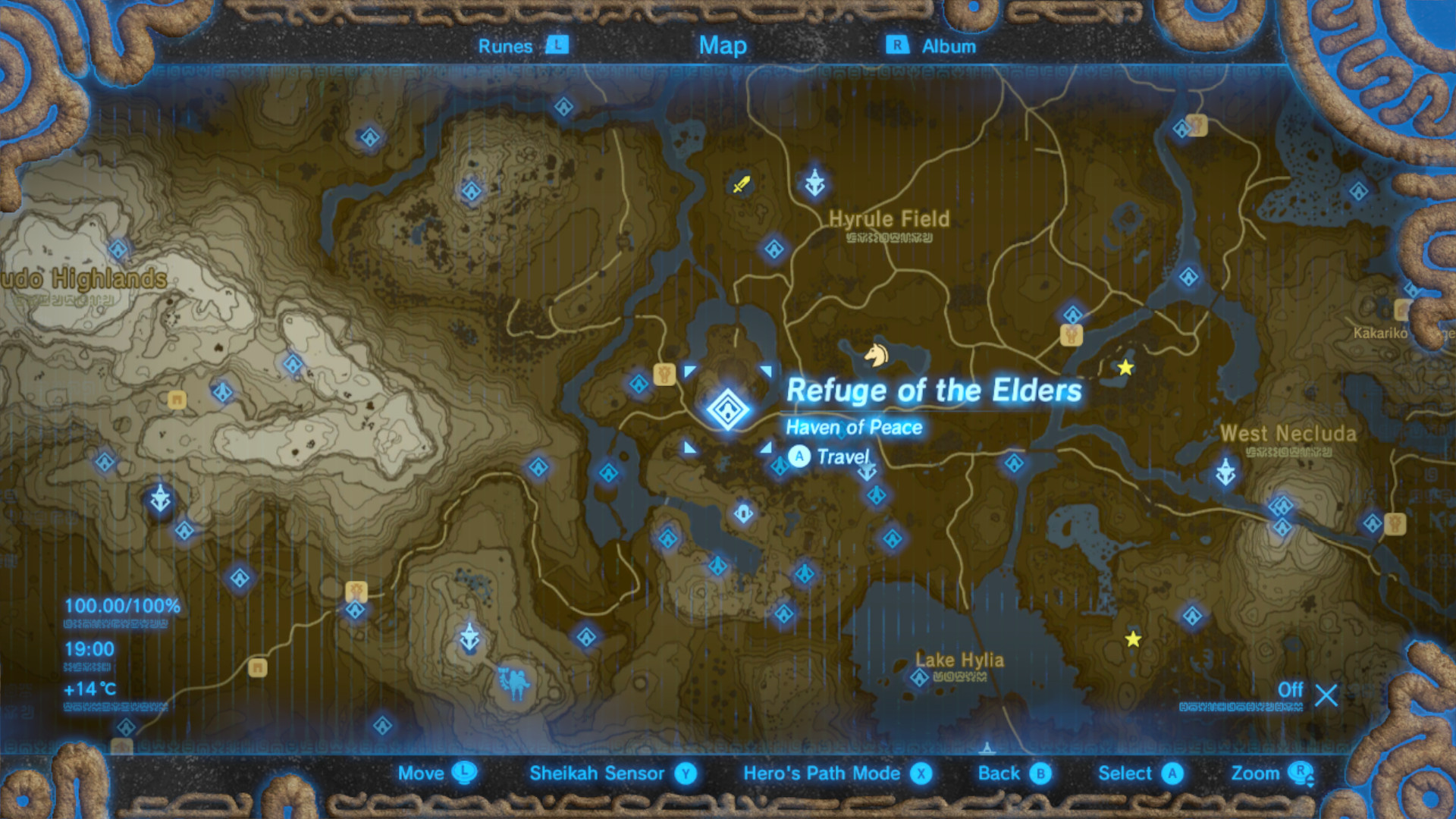The height and width of the screenshot is (819, 1456).
Task: Click the tower icon in West Necluda
Action: (x=1226, y=471)
